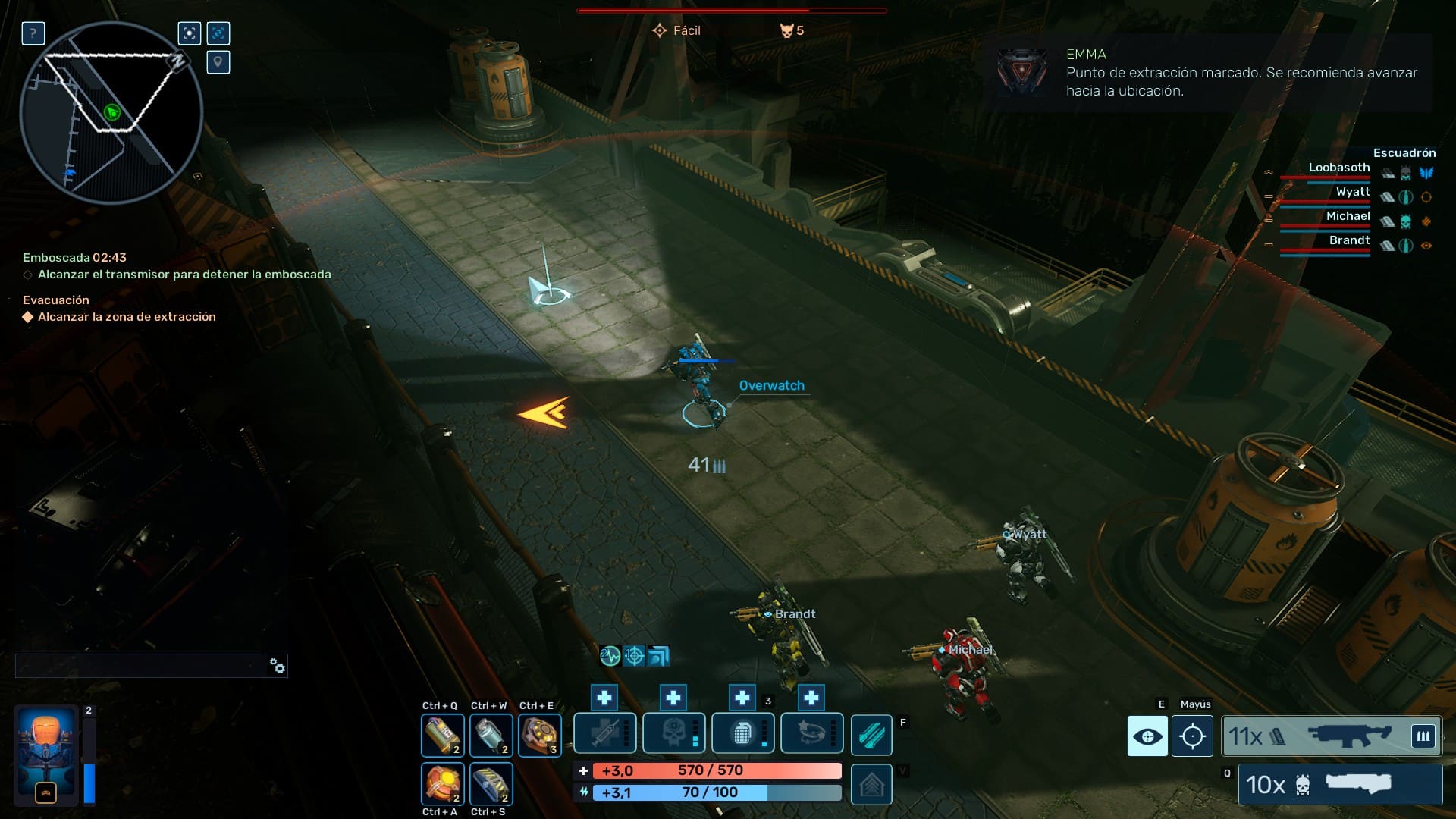Use the grenade ability
Viewport: 1456px width, 819px height.
pyautogui.click(x=742, y=734)
